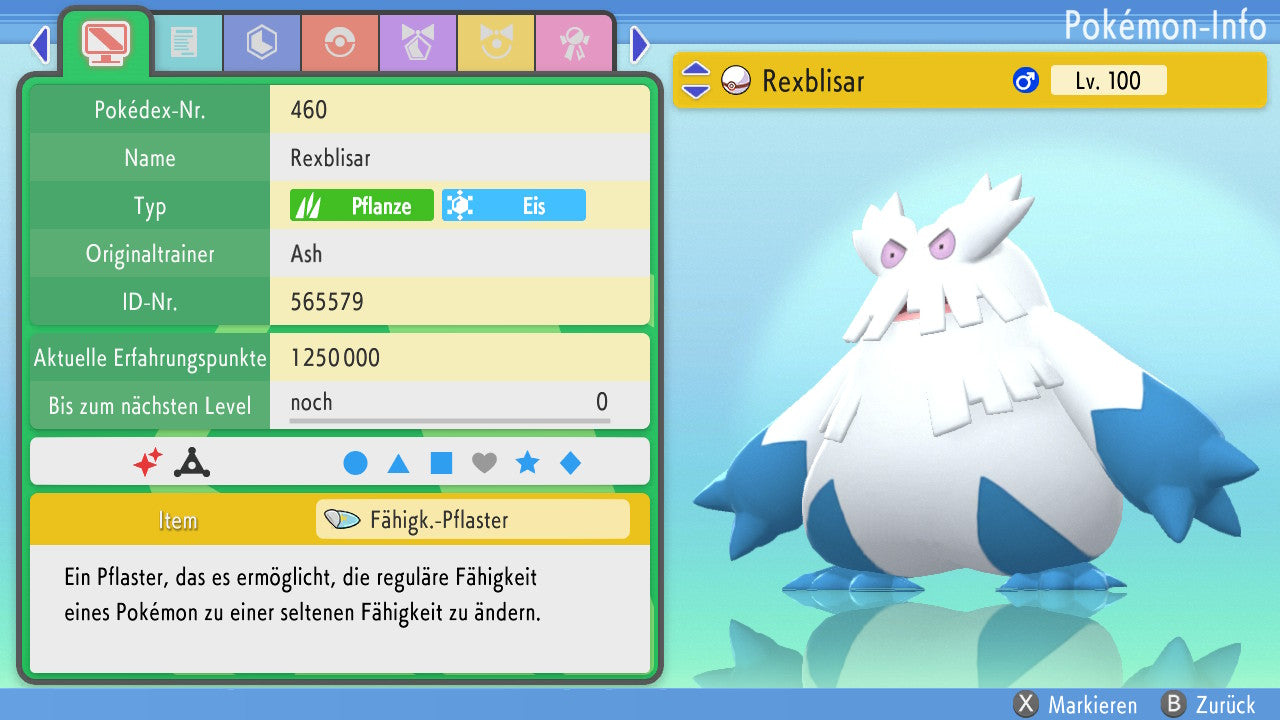View the pink ribbon rosette tab
The image size is (1280, 720).
click(x=574, y=43)
